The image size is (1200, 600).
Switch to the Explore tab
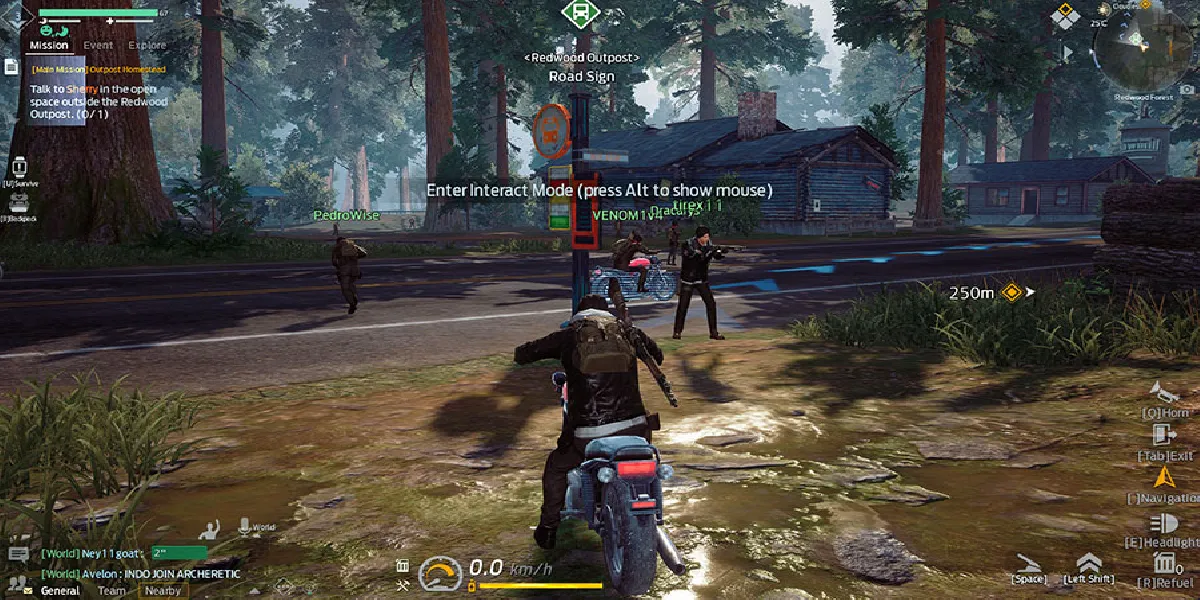pos(148,45)
